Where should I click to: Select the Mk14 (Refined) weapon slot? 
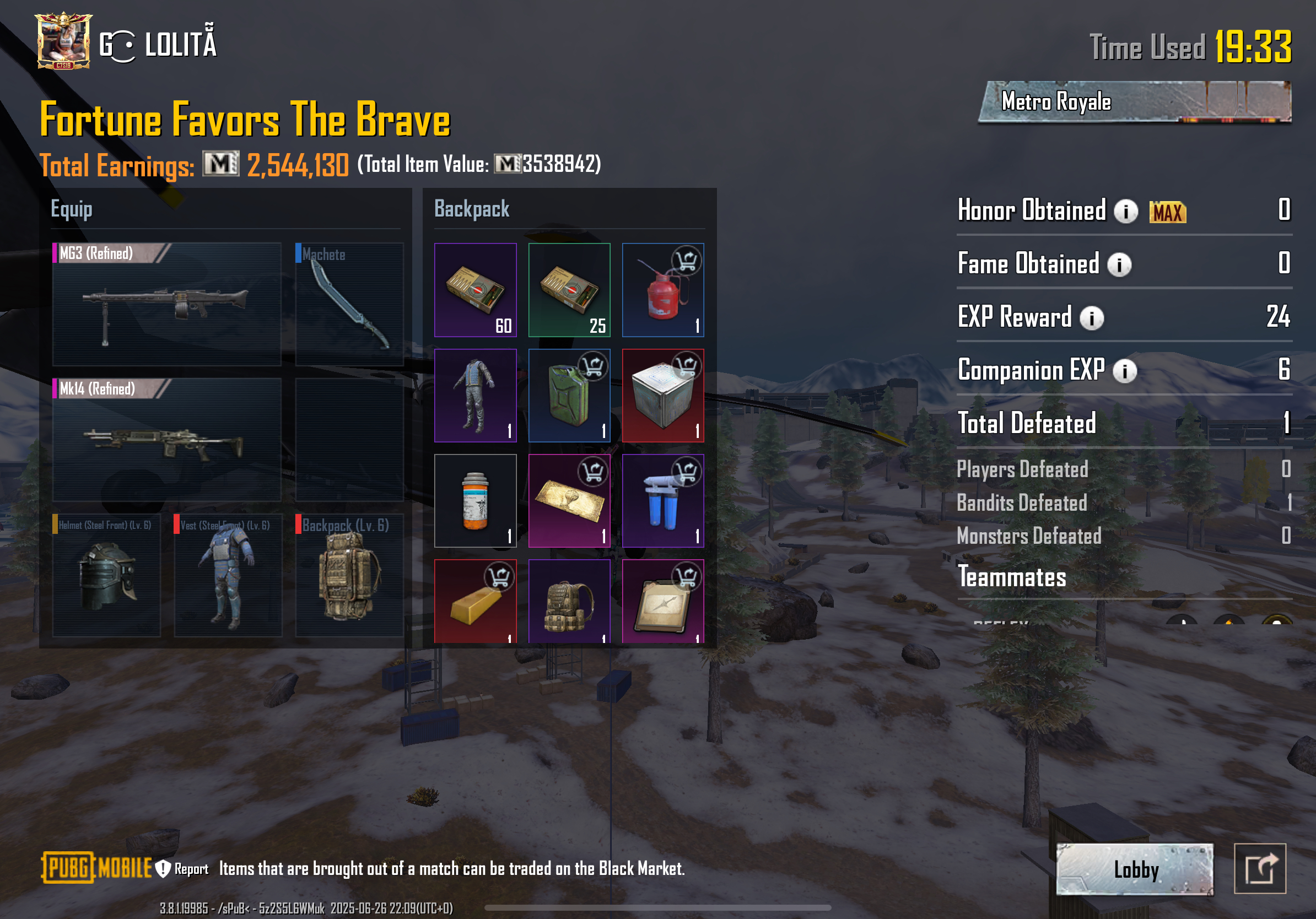(166, 440)
